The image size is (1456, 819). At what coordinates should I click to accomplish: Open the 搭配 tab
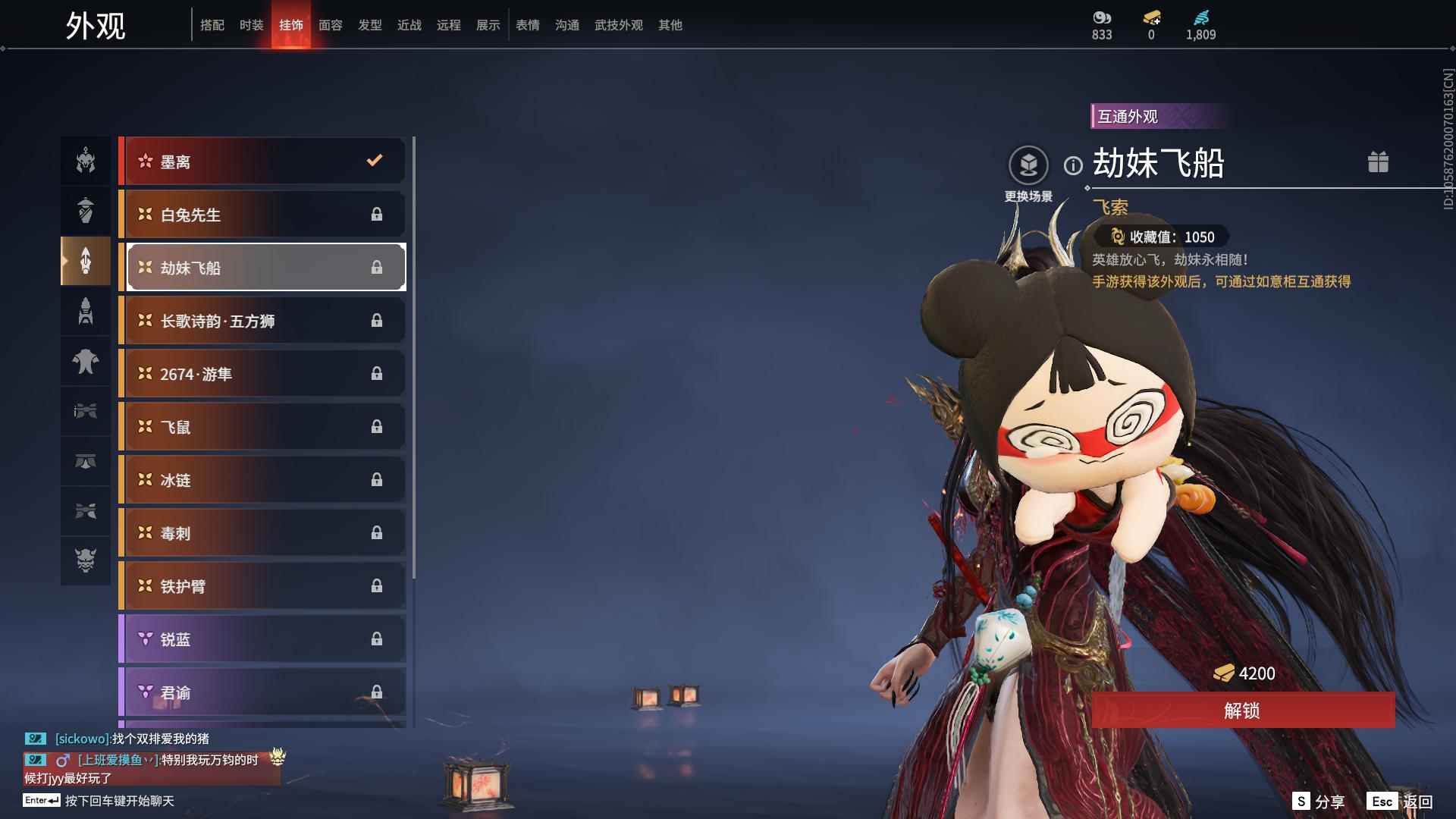(x=212, y=25)
